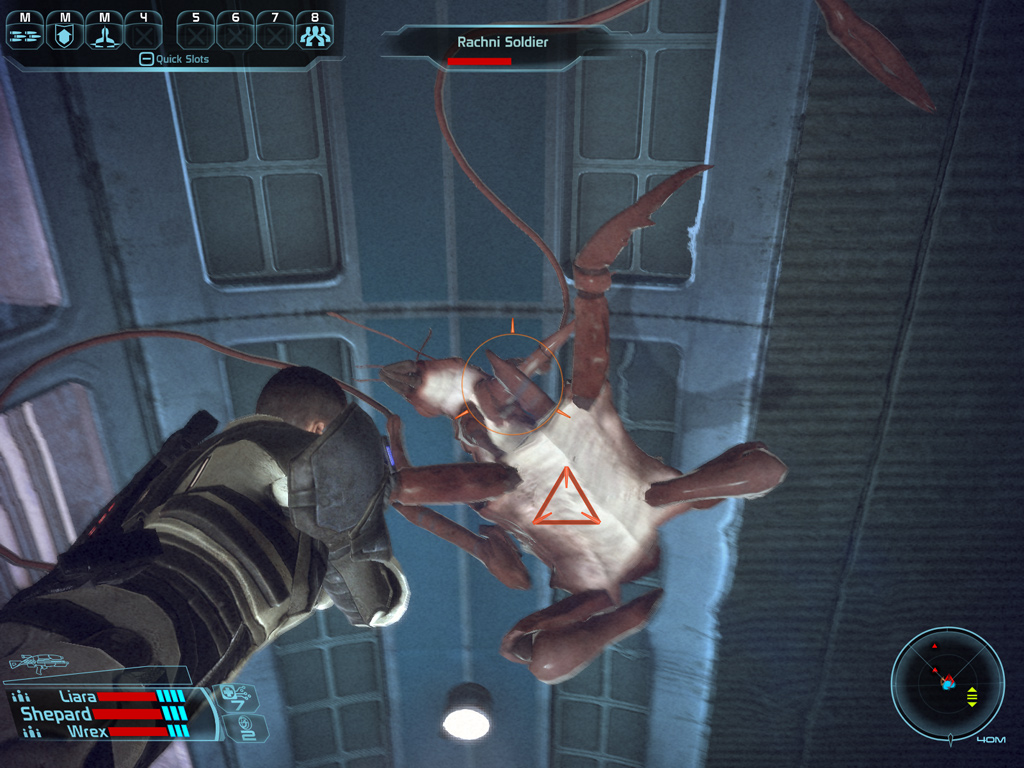
Task: Select squad member Wrex
Action: pos(86,731)
